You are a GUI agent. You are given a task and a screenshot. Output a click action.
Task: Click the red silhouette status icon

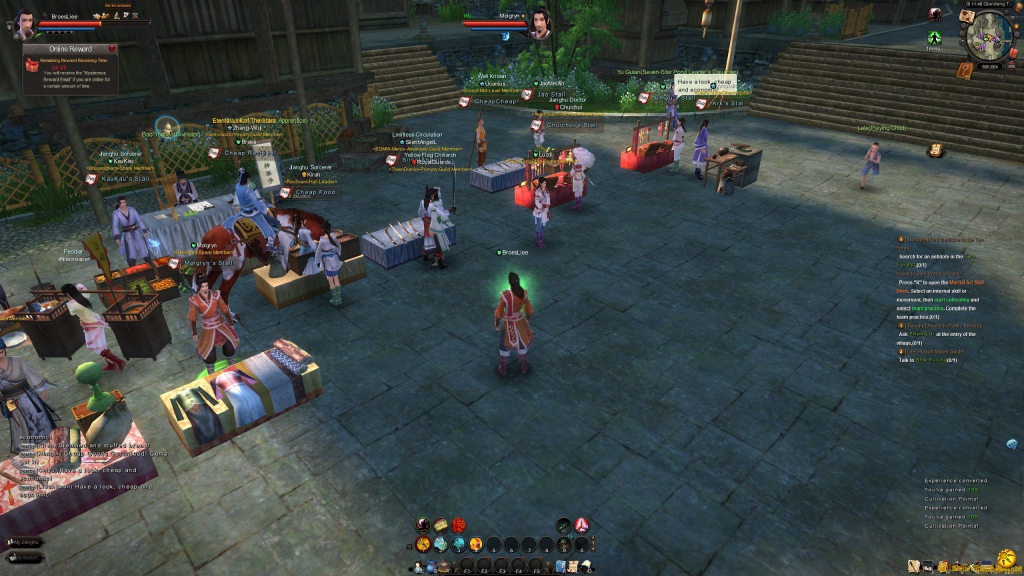(935, 14)
